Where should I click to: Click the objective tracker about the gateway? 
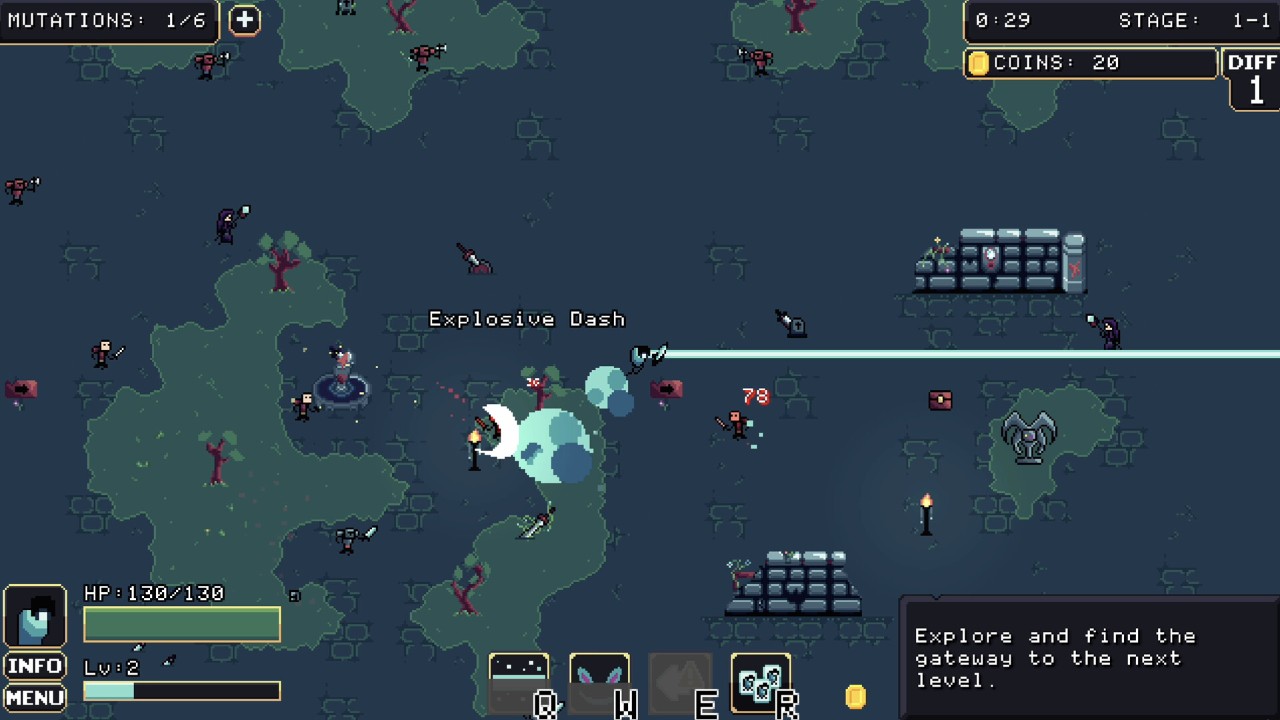[x=1088, y=657]
